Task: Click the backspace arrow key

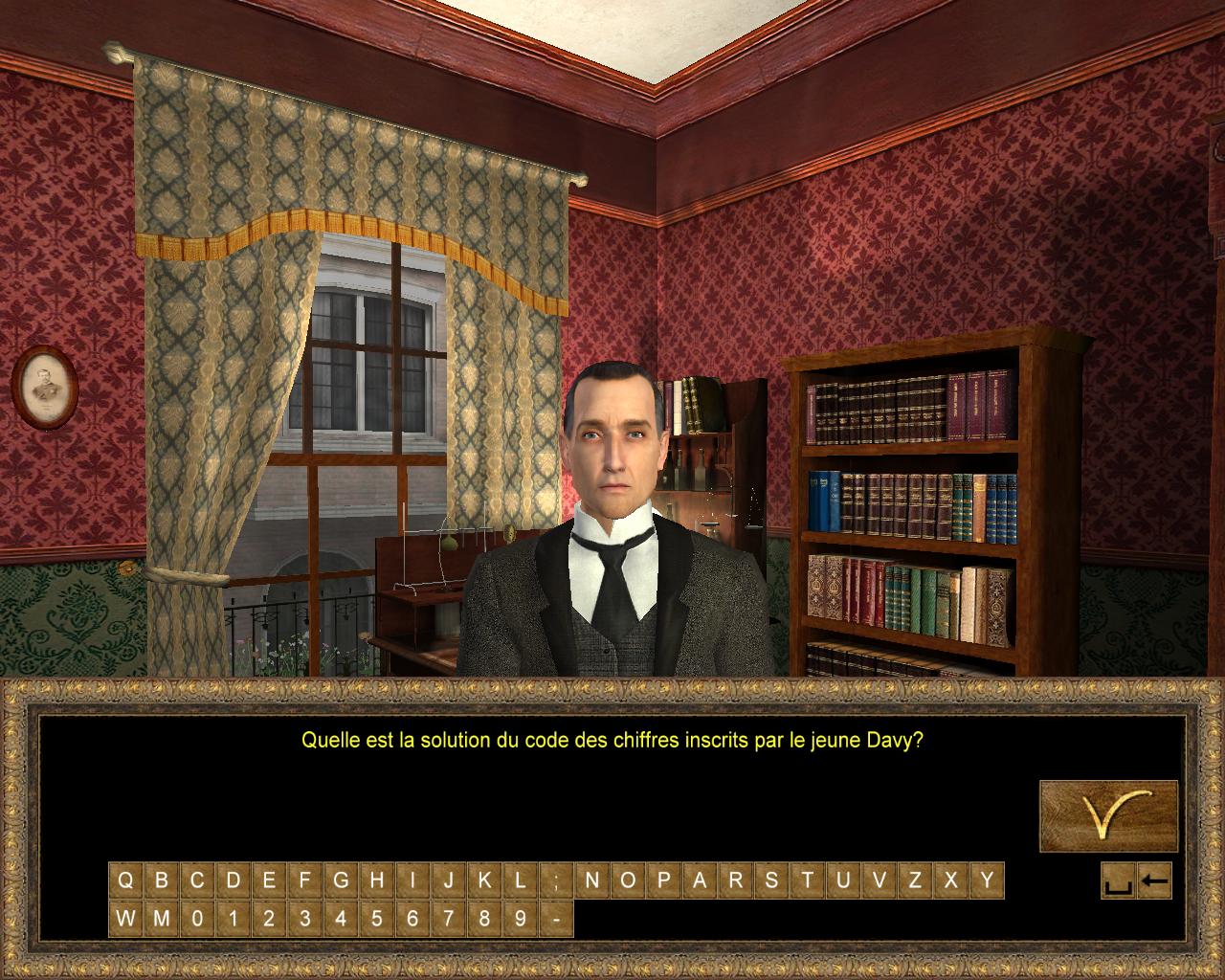Action: coord(1155,880)
